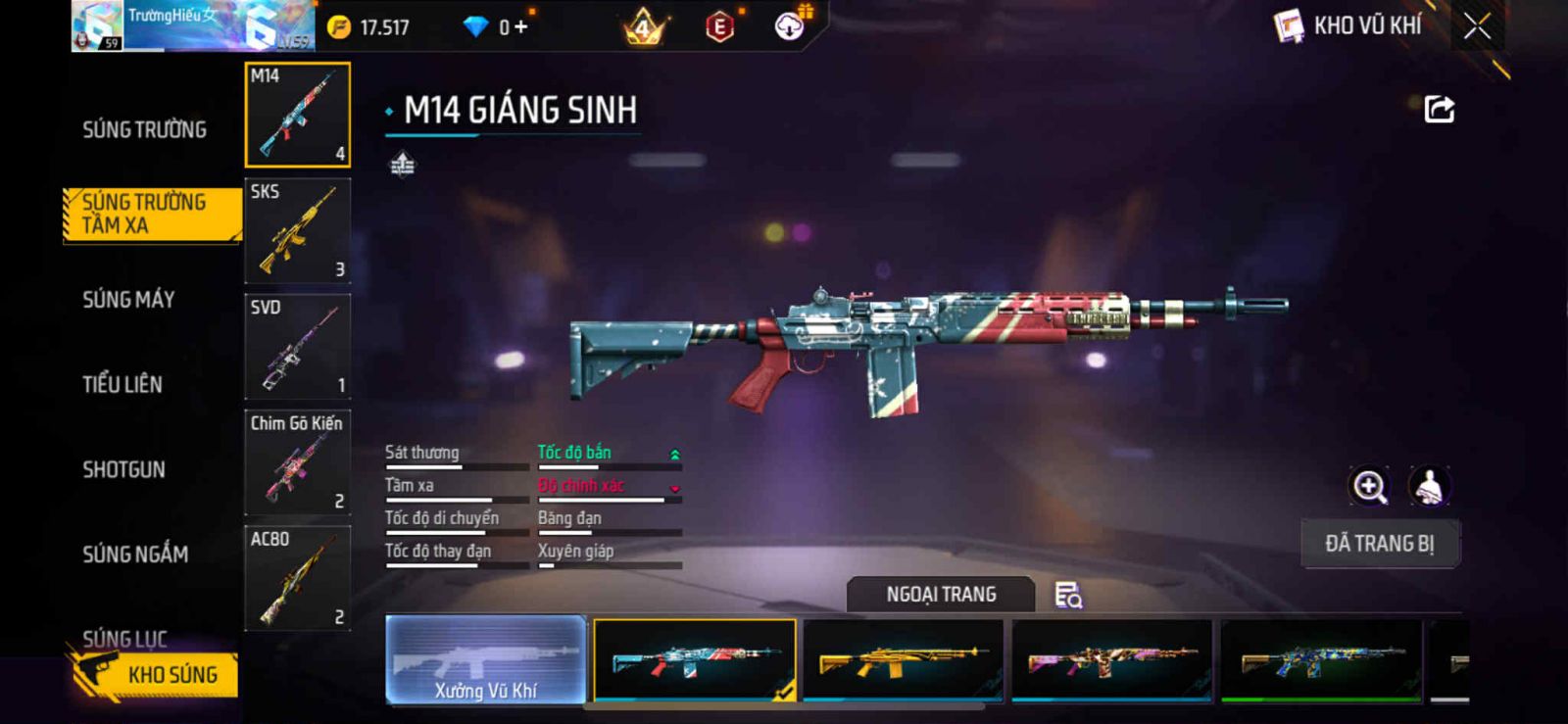Zoom in on the weapon preview
The height and width of the screenshot is (724, 1568).
click(x=1369, y=486)
